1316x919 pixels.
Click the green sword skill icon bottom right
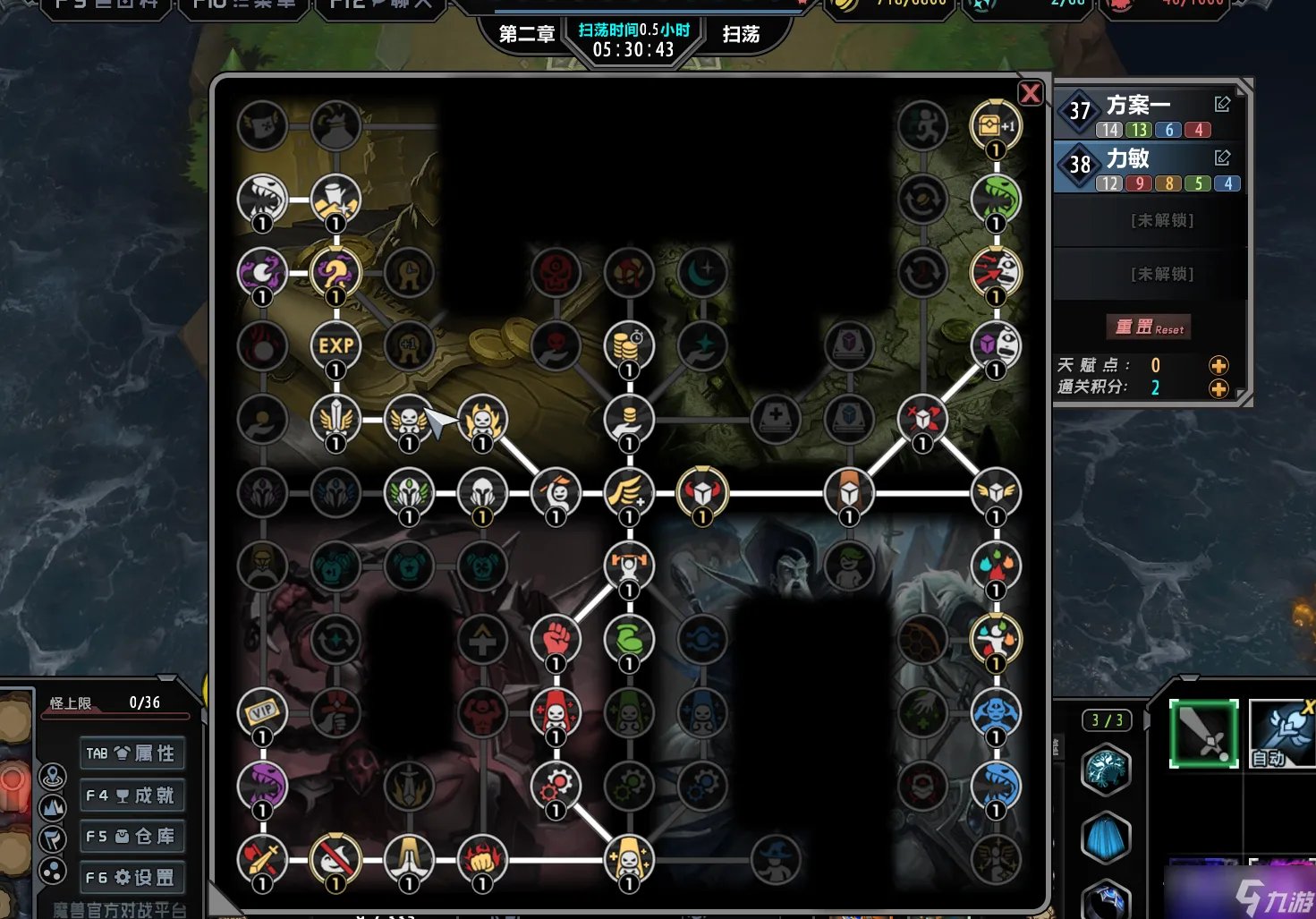pyautogui.click(x=1203, y=736)
